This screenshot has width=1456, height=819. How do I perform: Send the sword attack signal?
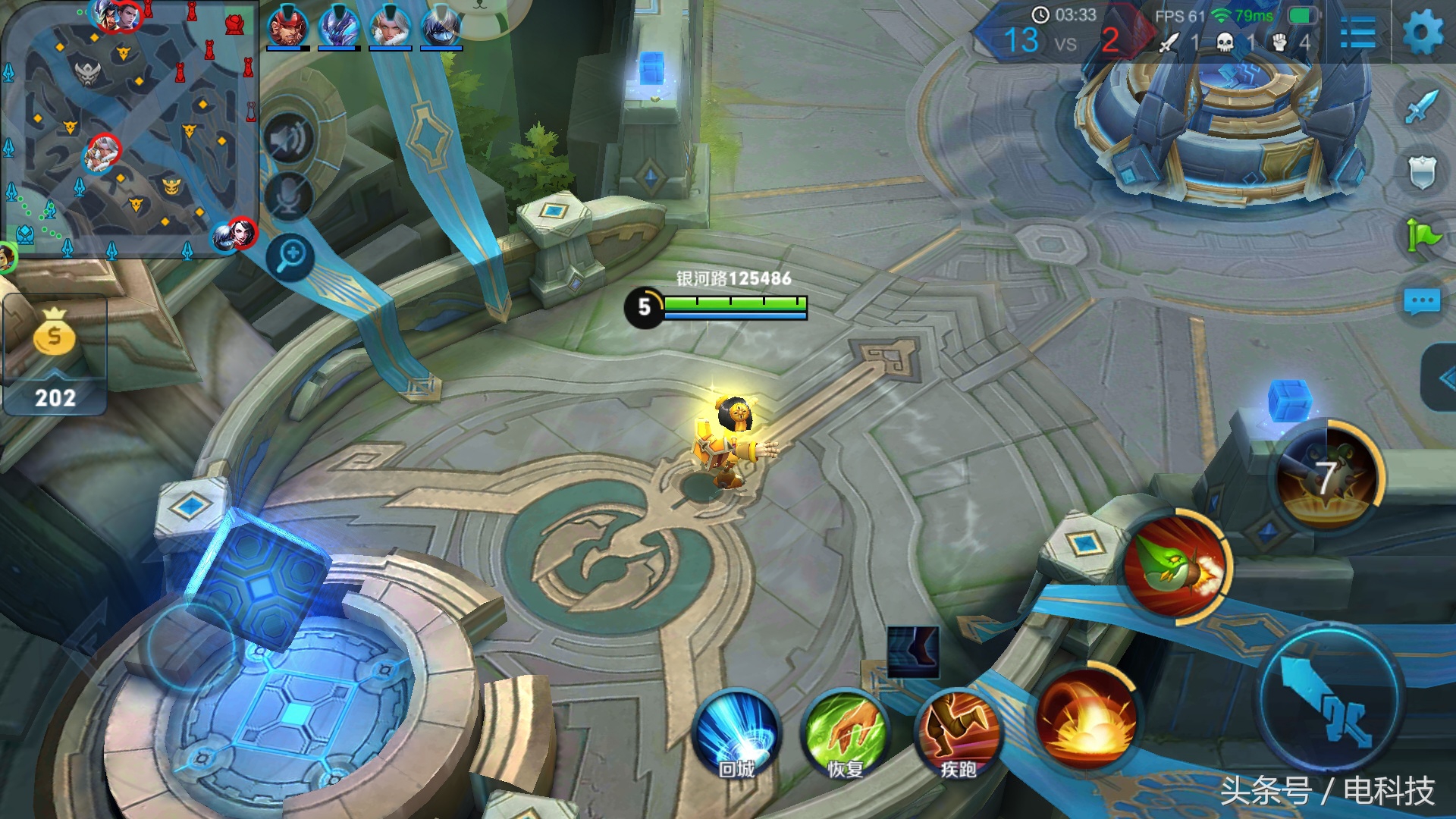click(1422, 107)
